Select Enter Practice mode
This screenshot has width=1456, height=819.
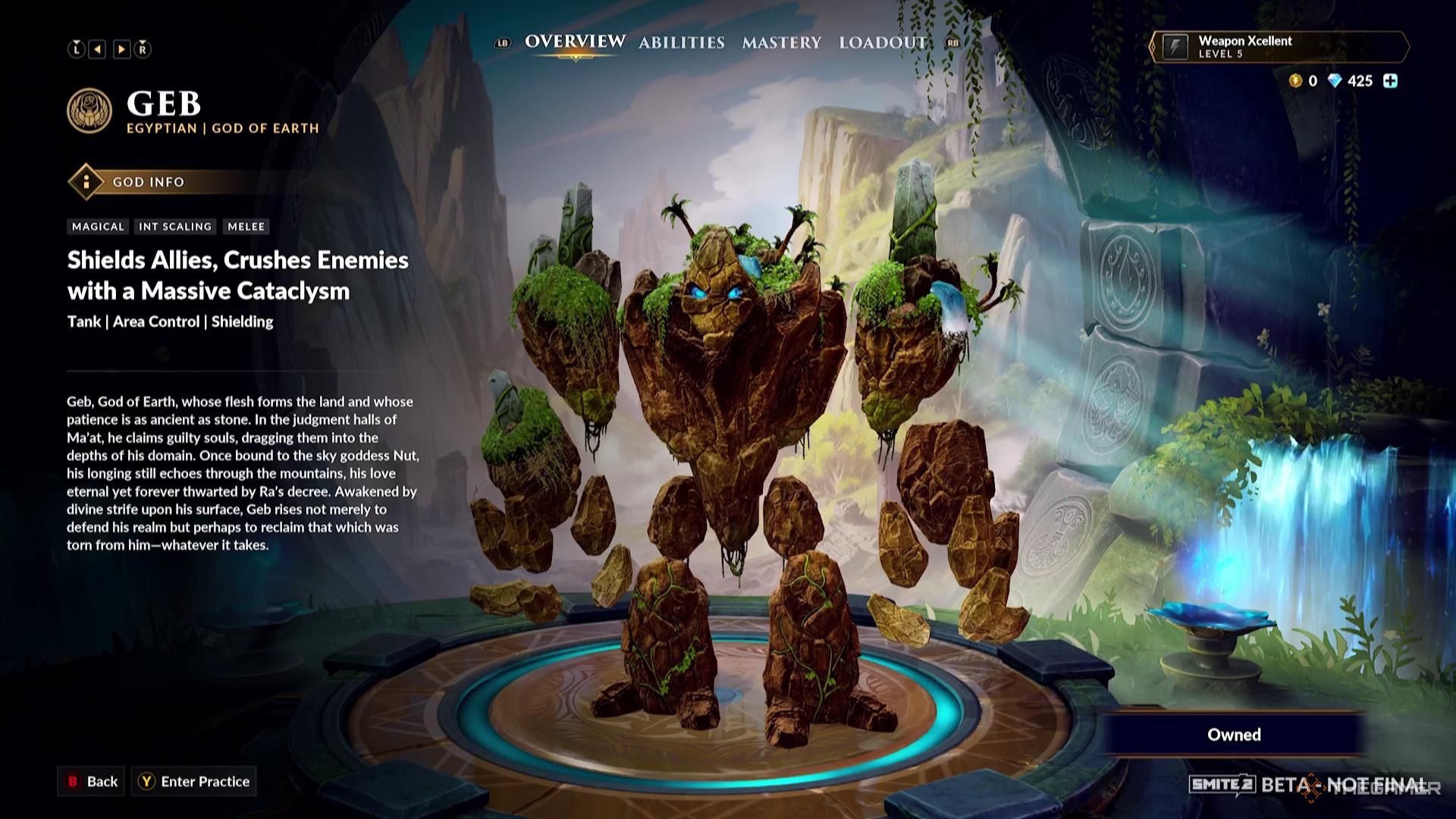point(194,781)
